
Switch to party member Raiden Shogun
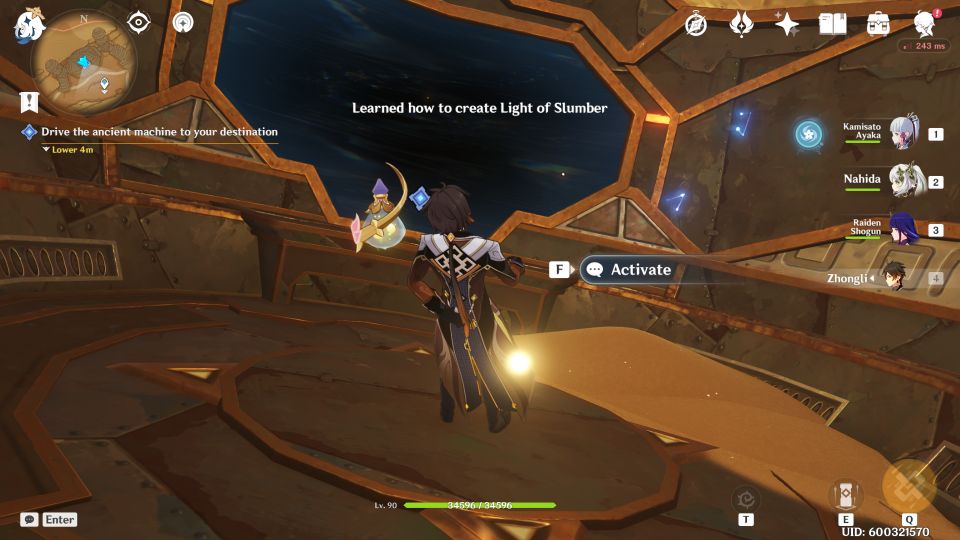[905, 229]
